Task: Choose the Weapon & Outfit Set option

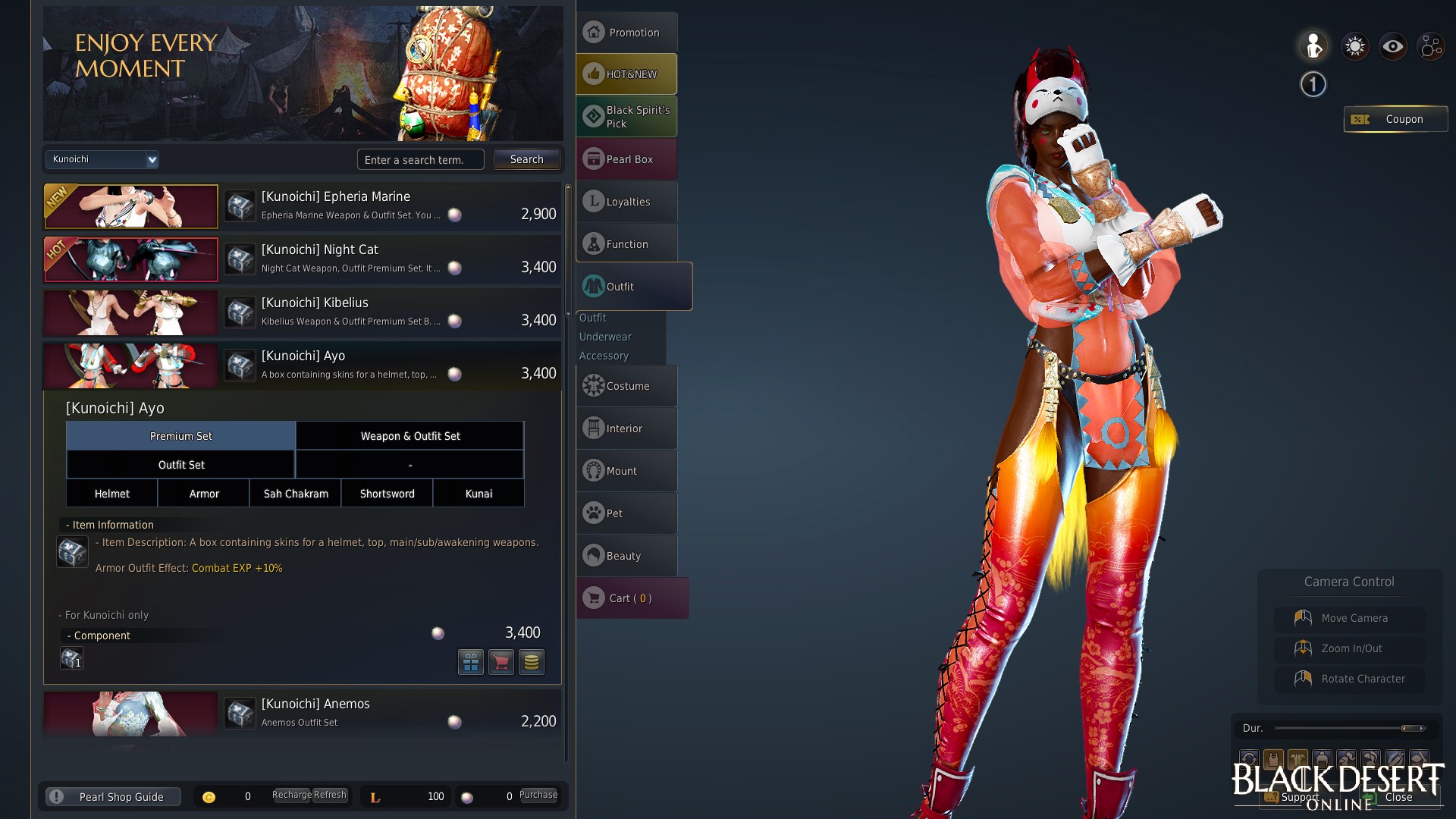Action: click(409, 436)
